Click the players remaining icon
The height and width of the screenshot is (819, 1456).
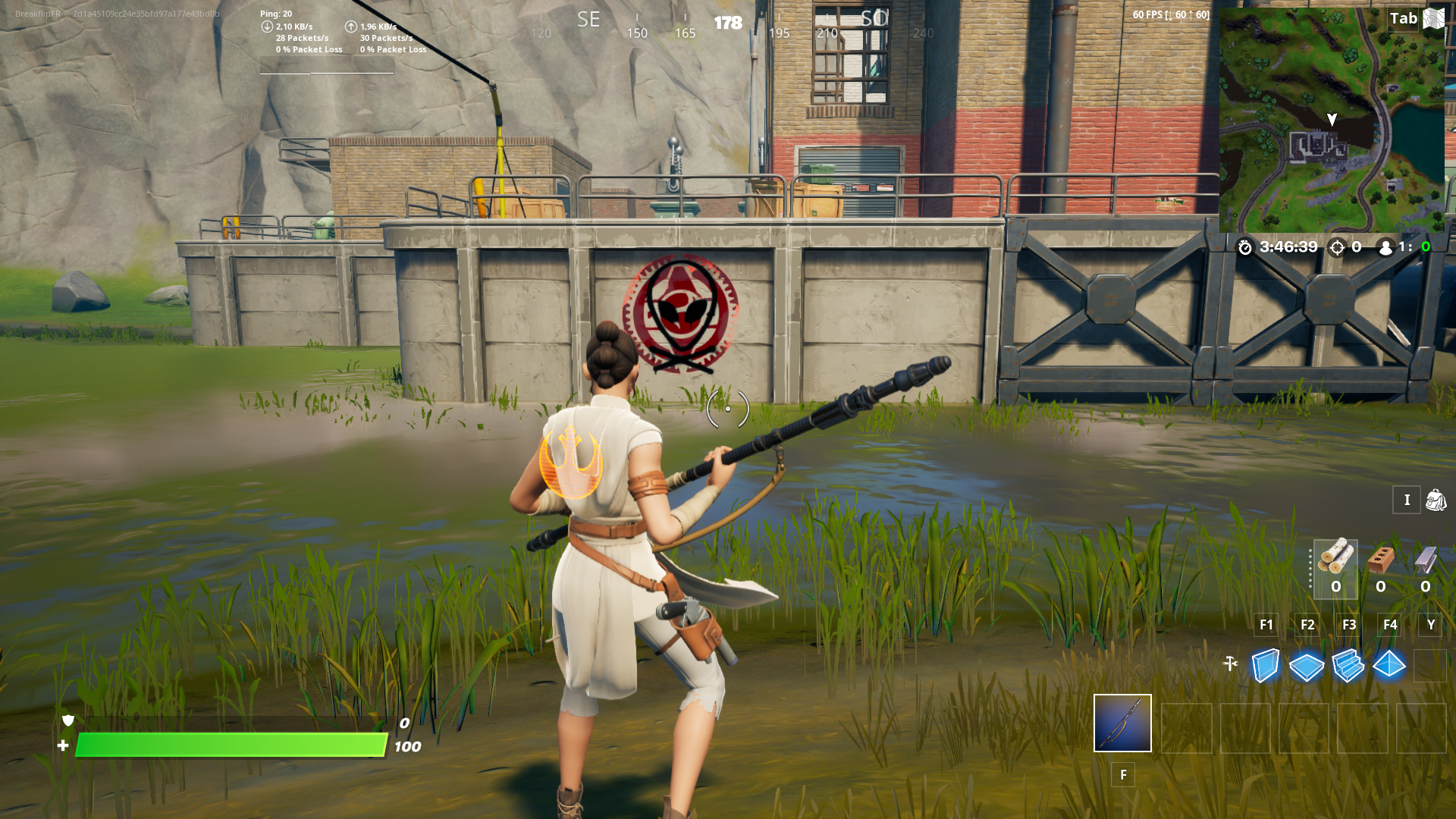[1385, 246]
